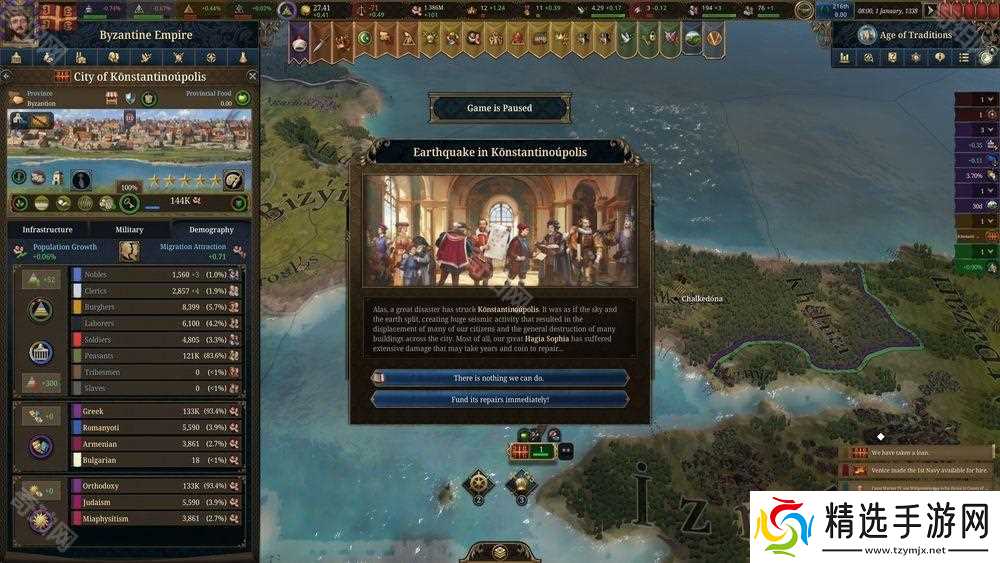Open the bar chart icon under Age of Traditions
The height and width of the screenshot is (563, 1000).
[x=845, y=58]
